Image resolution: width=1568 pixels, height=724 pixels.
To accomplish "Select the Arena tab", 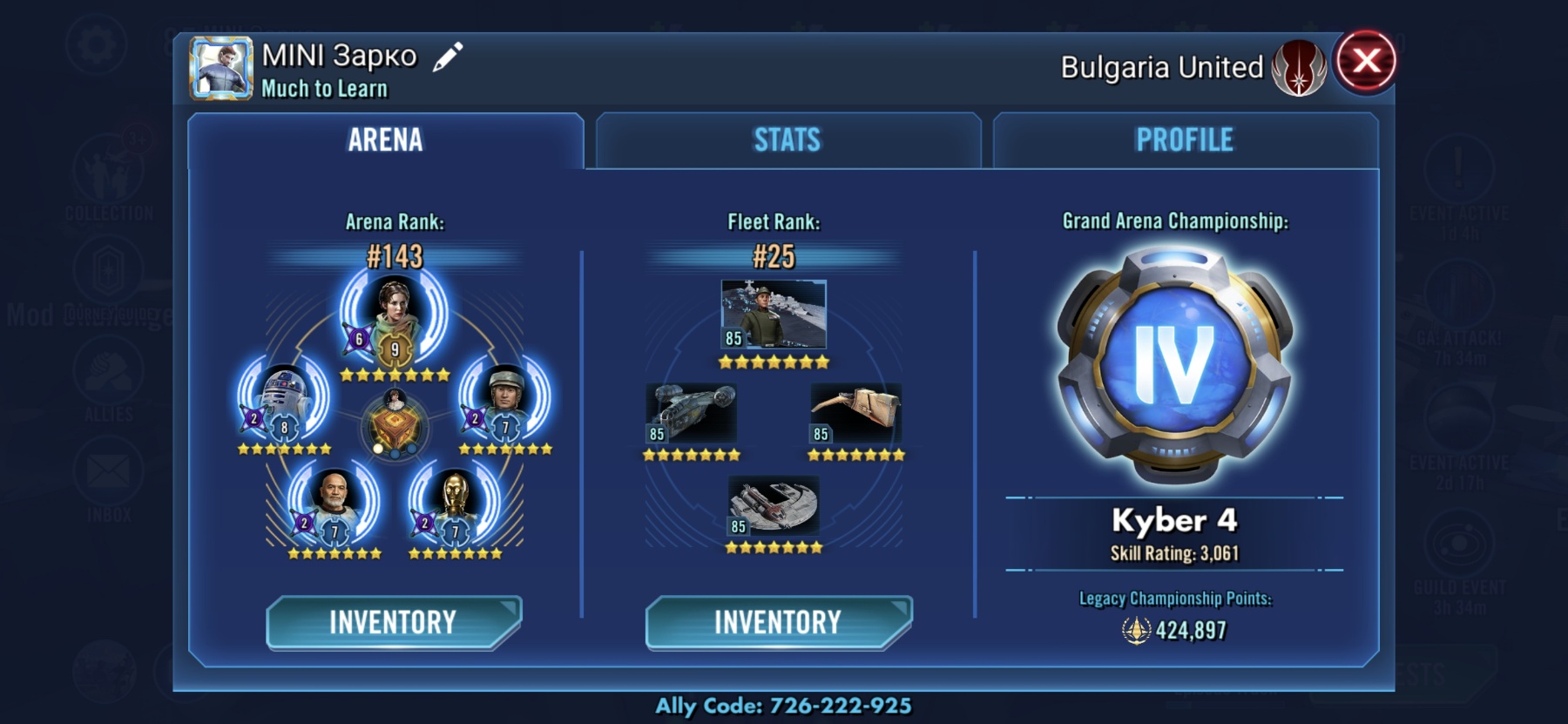I will pos(385,140).
